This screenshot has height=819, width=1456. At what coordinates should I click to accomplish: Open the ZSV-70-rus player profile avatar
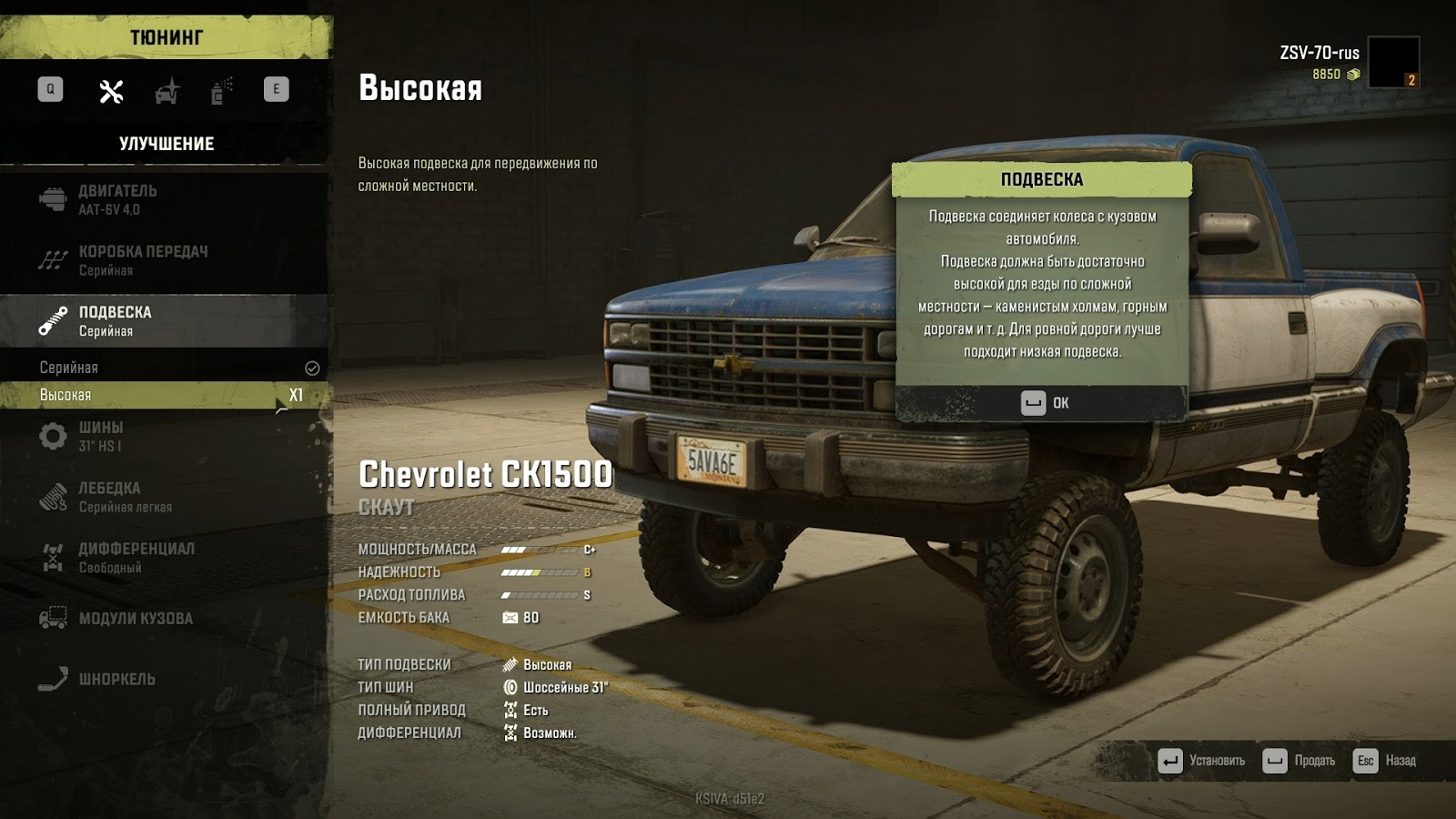(x=1393, y=62)
